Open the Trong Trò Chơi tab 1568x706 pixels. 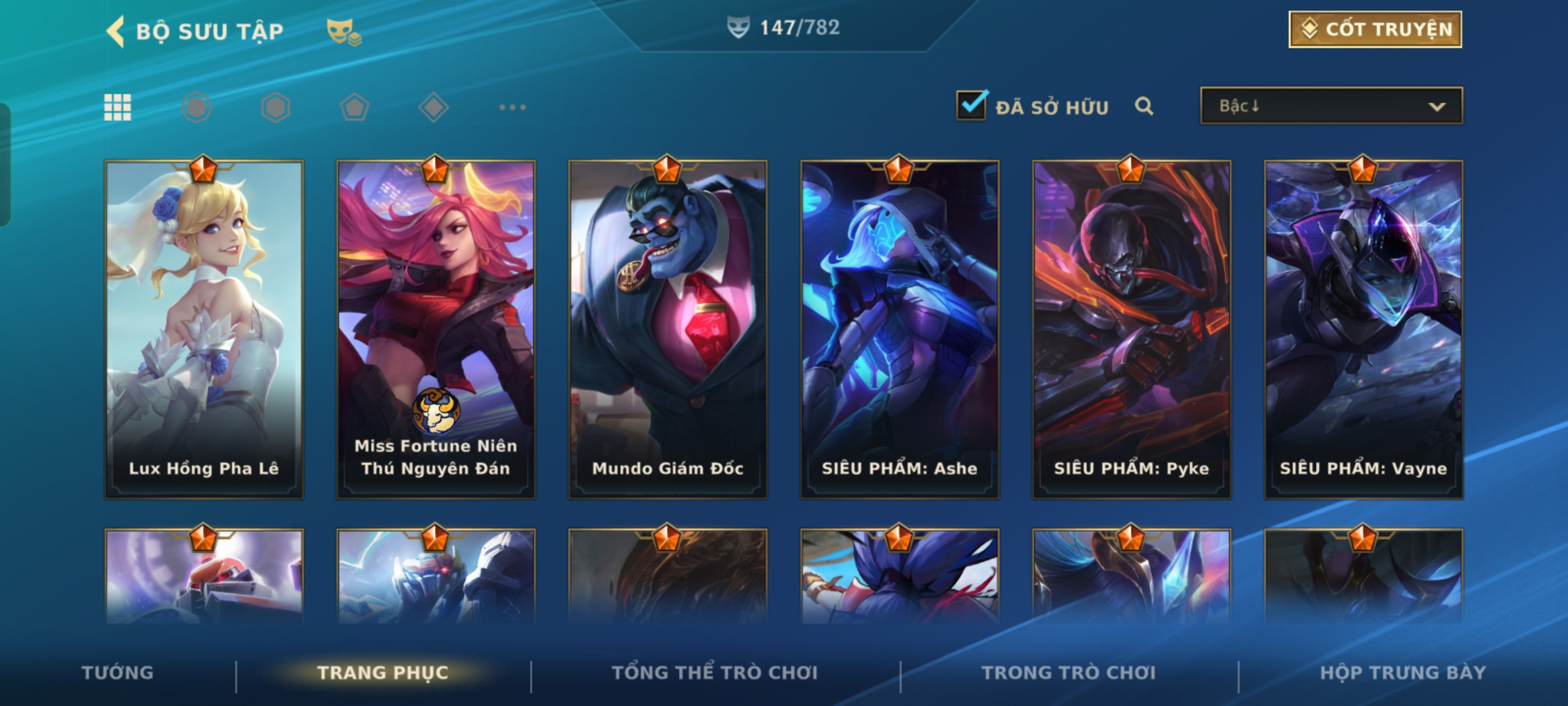[1069, 673]
